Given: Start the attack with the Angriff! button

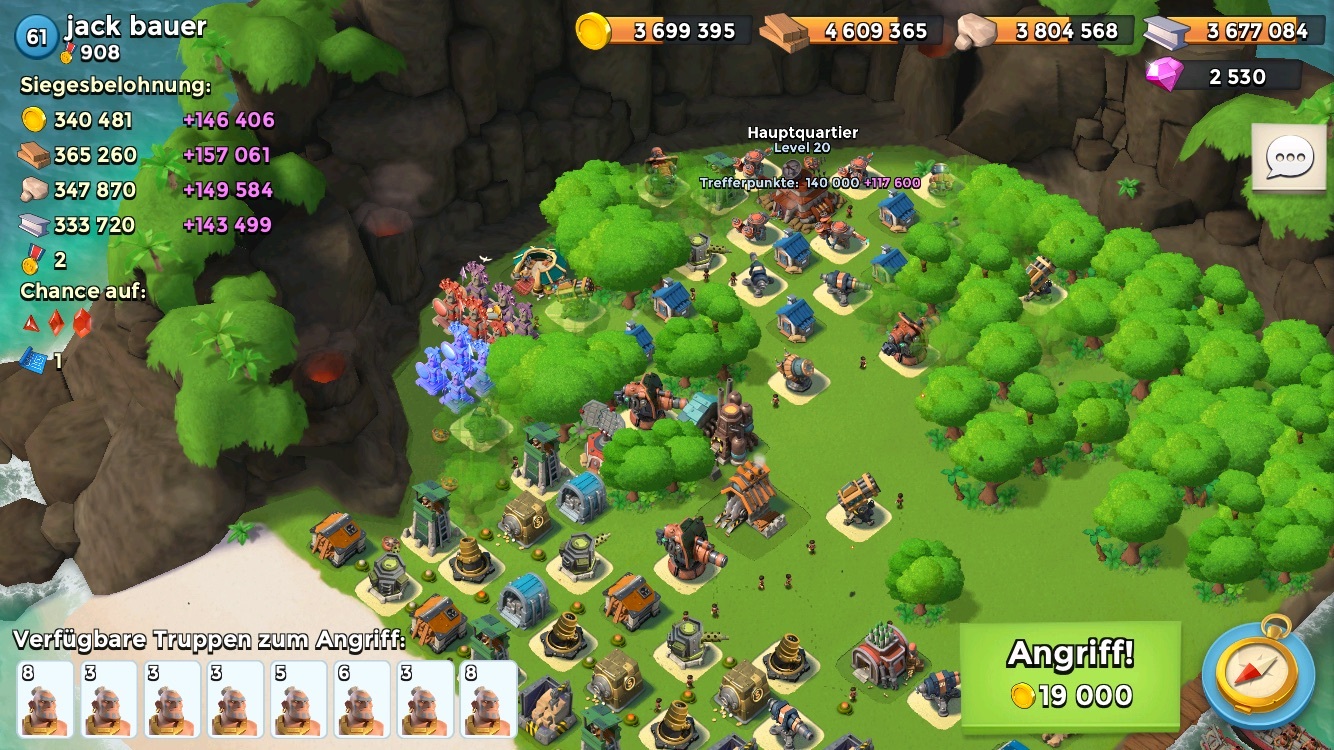Looking at the screenshot, I should (1070, 674).
